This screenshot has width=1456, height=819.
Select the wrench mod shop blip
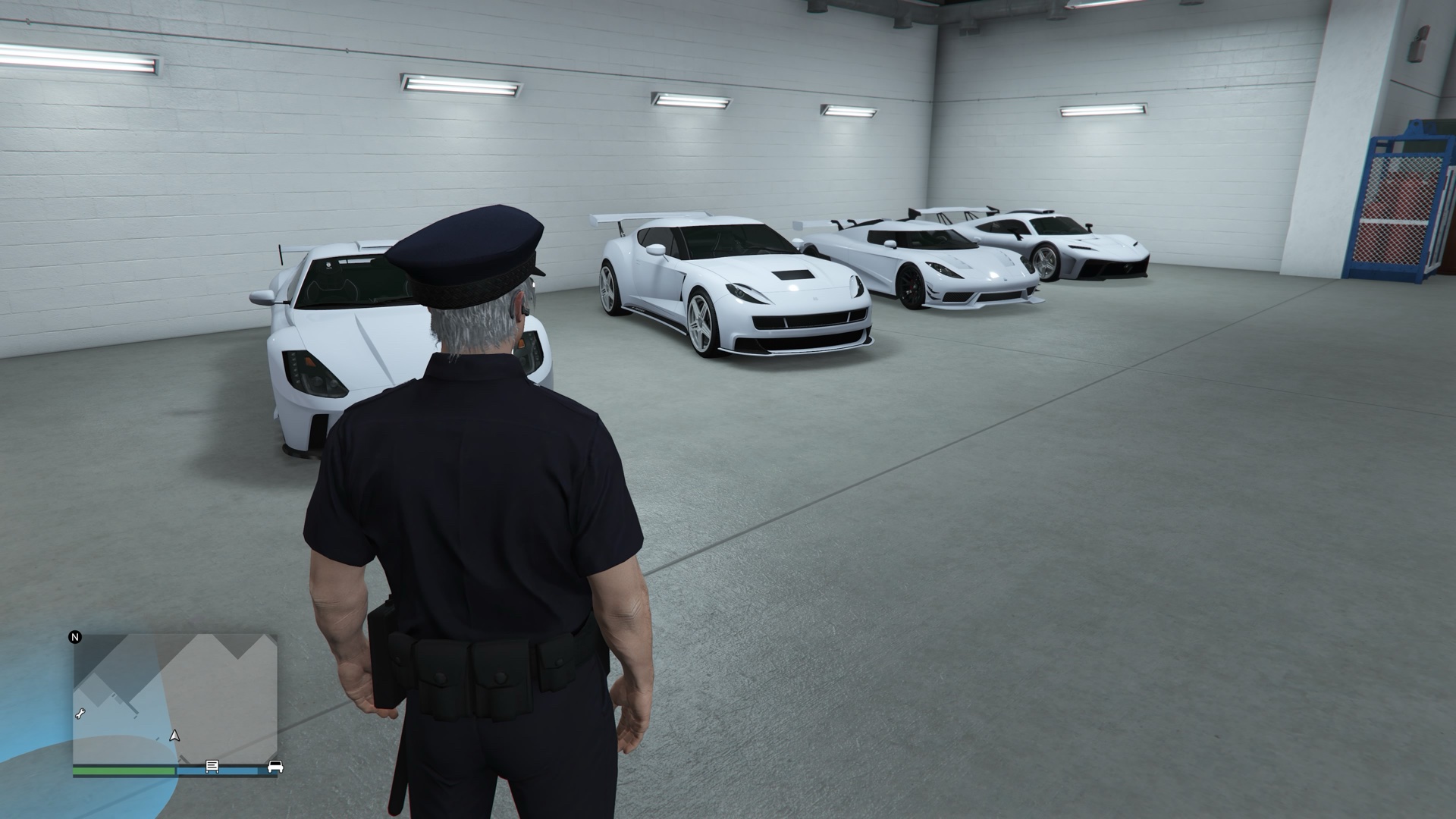tap(80, 714)
